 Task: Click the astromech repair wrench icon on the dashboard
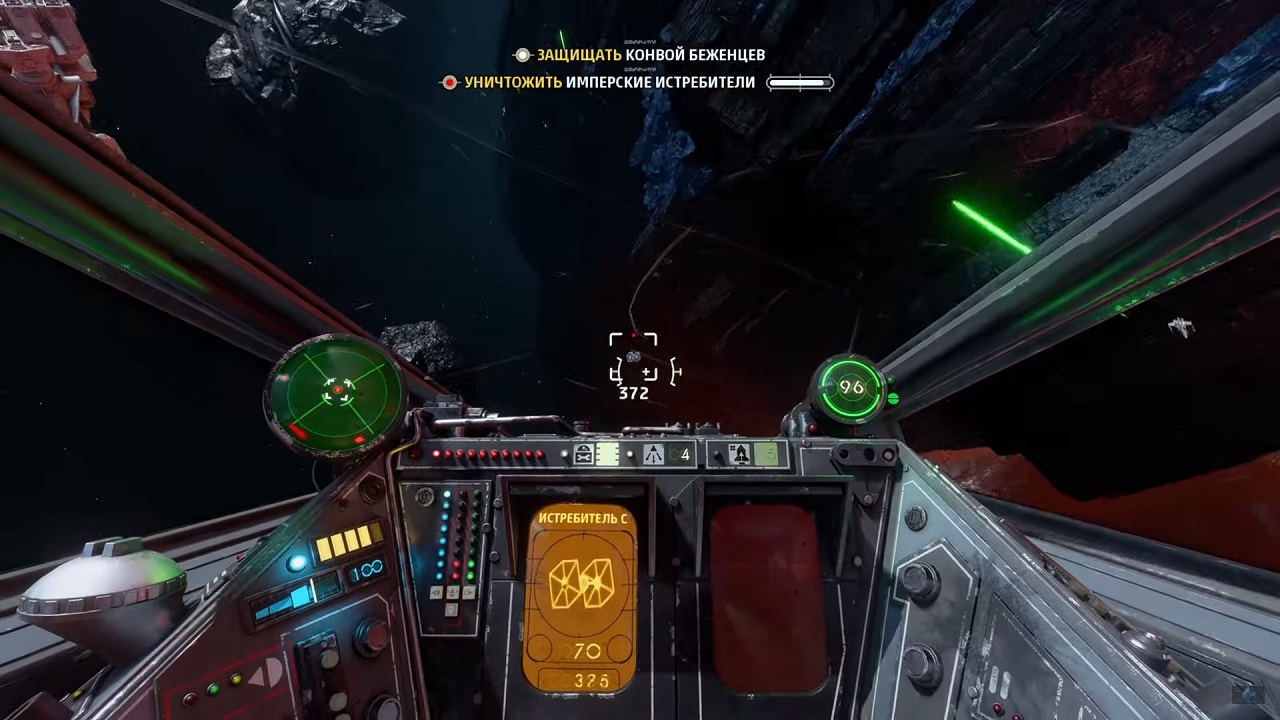[583, 454]
